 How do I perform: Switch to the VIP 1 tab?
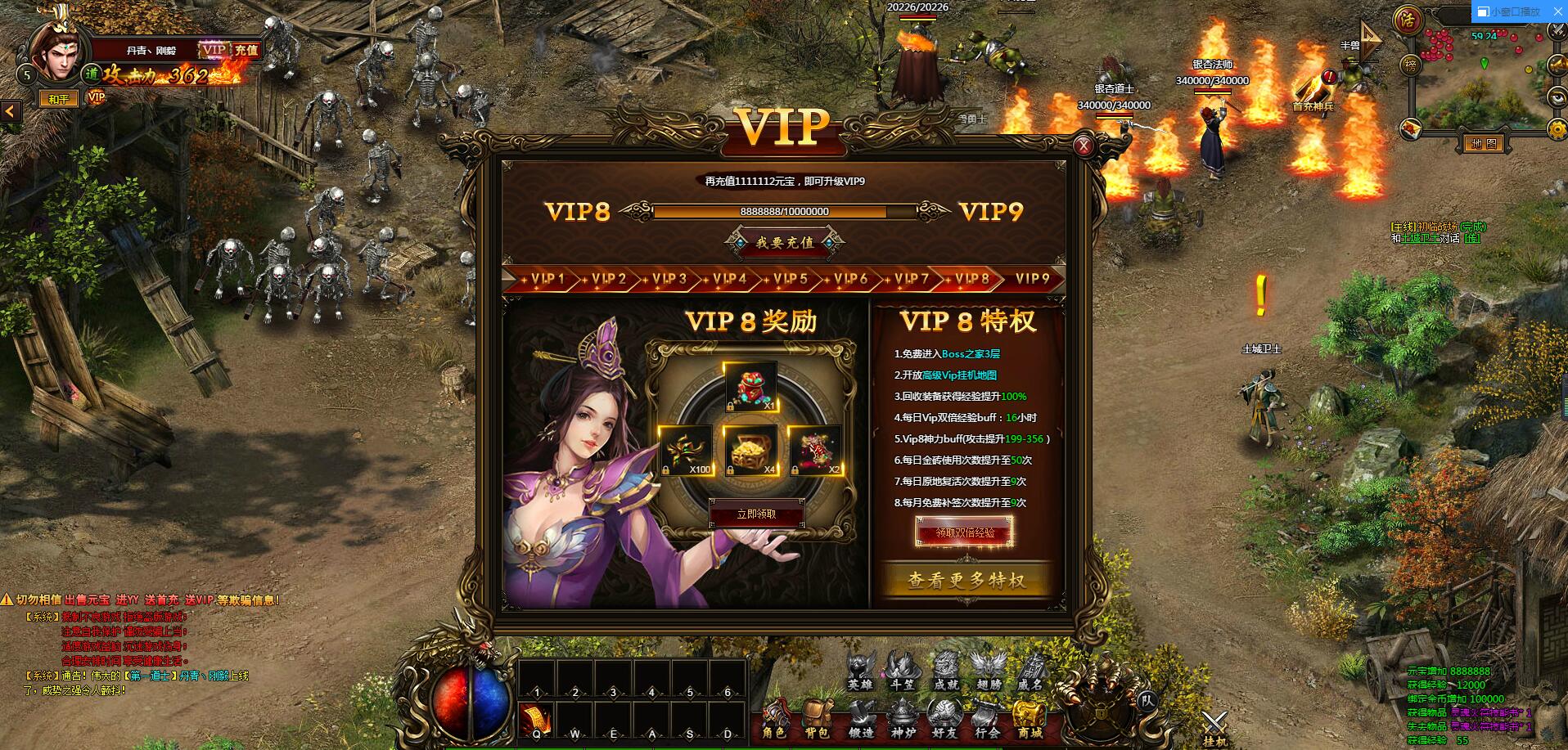[x=549, y=280]
